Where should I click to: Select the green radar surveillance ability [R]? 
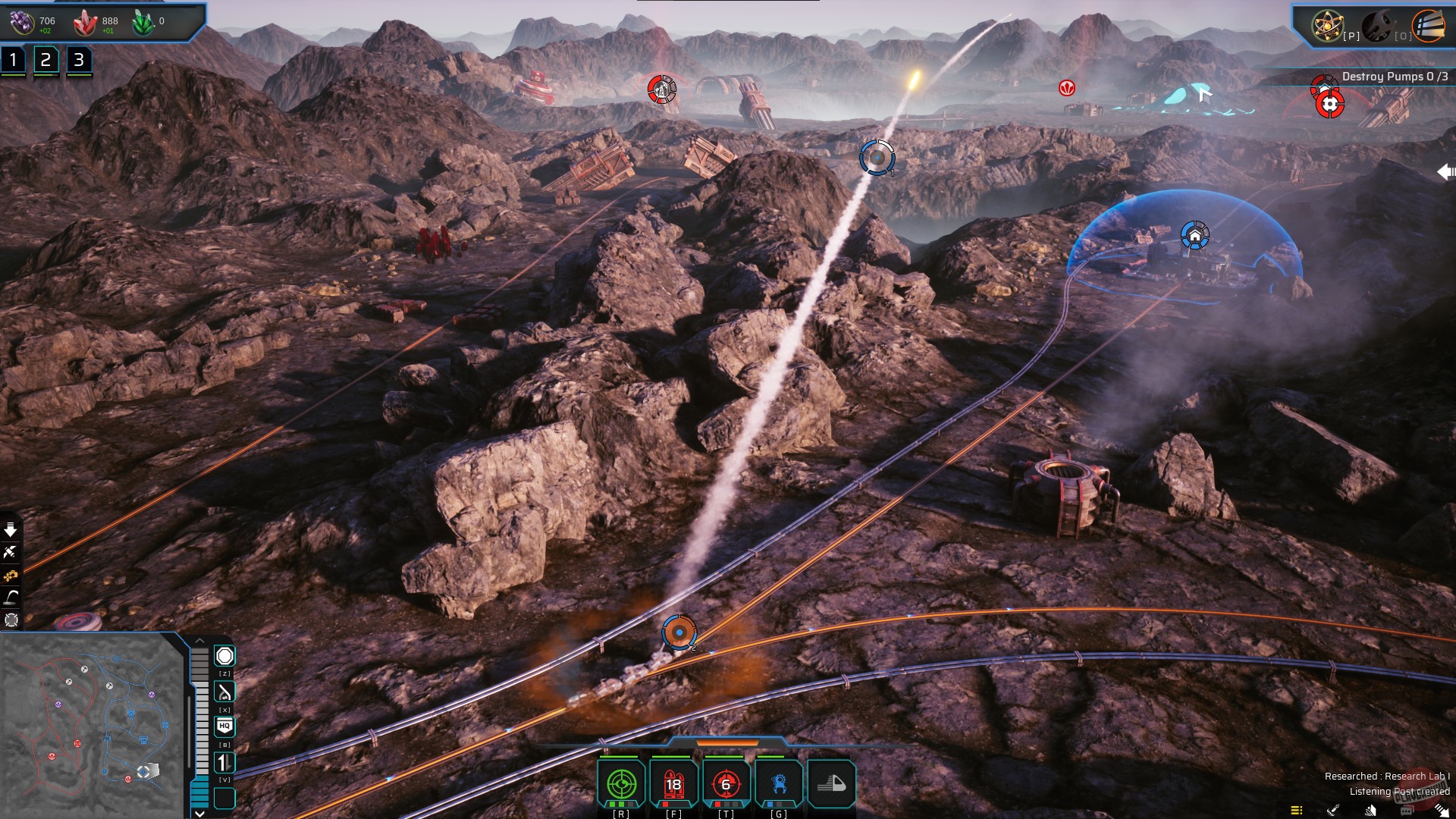tap(620, 783)
